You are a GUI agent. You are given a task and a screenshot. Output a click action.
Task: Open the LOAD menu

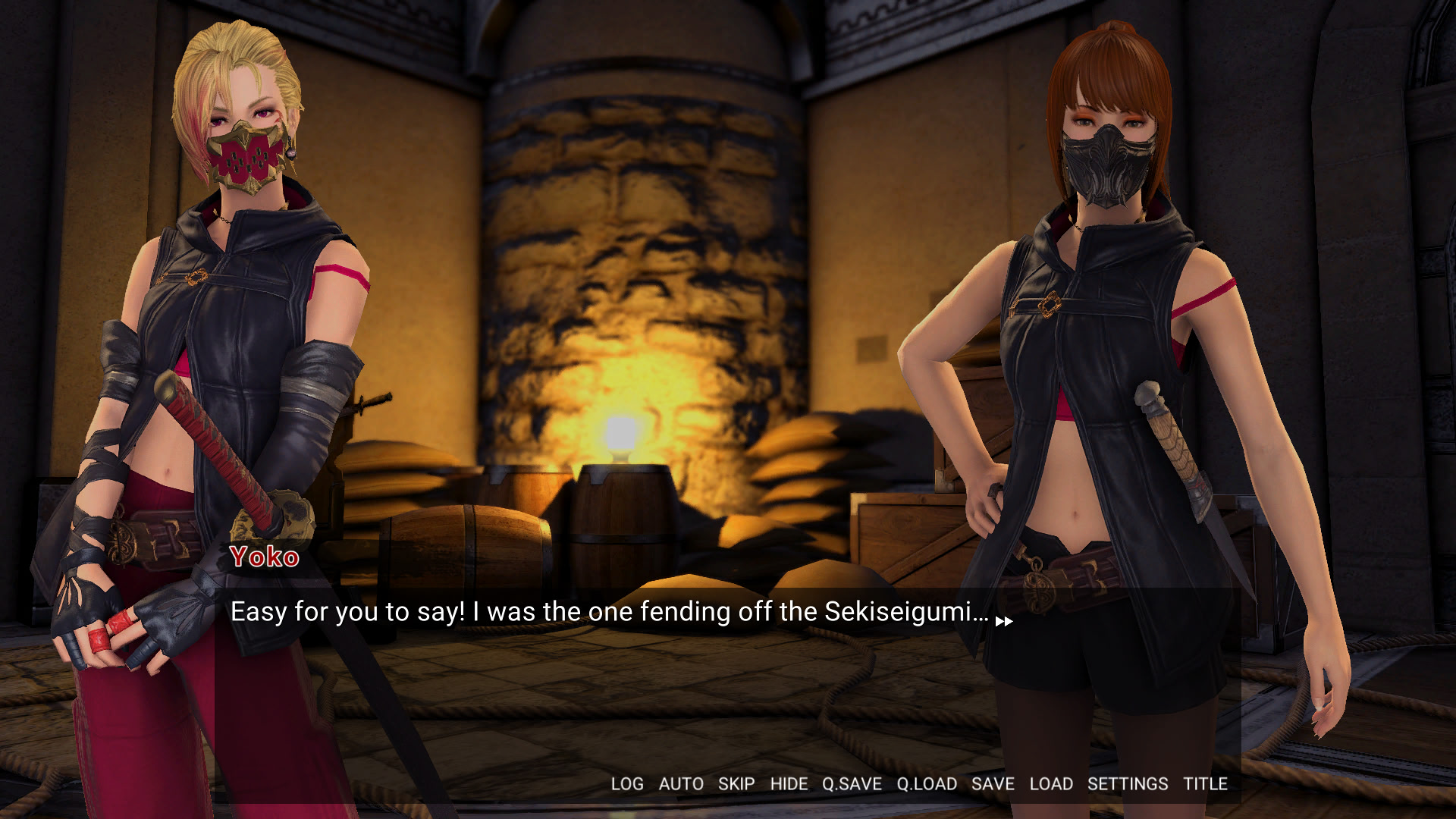[1051, 784]
